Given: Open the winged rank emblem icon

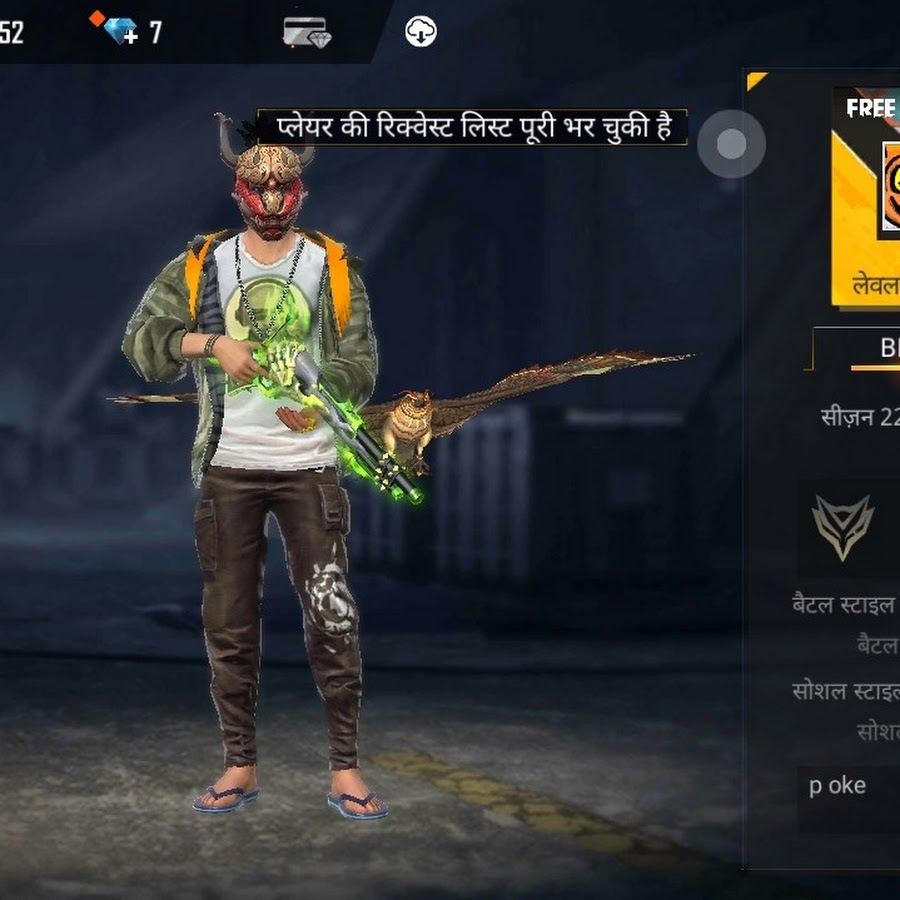Looking at the screenshot, I should click(842, 527).
